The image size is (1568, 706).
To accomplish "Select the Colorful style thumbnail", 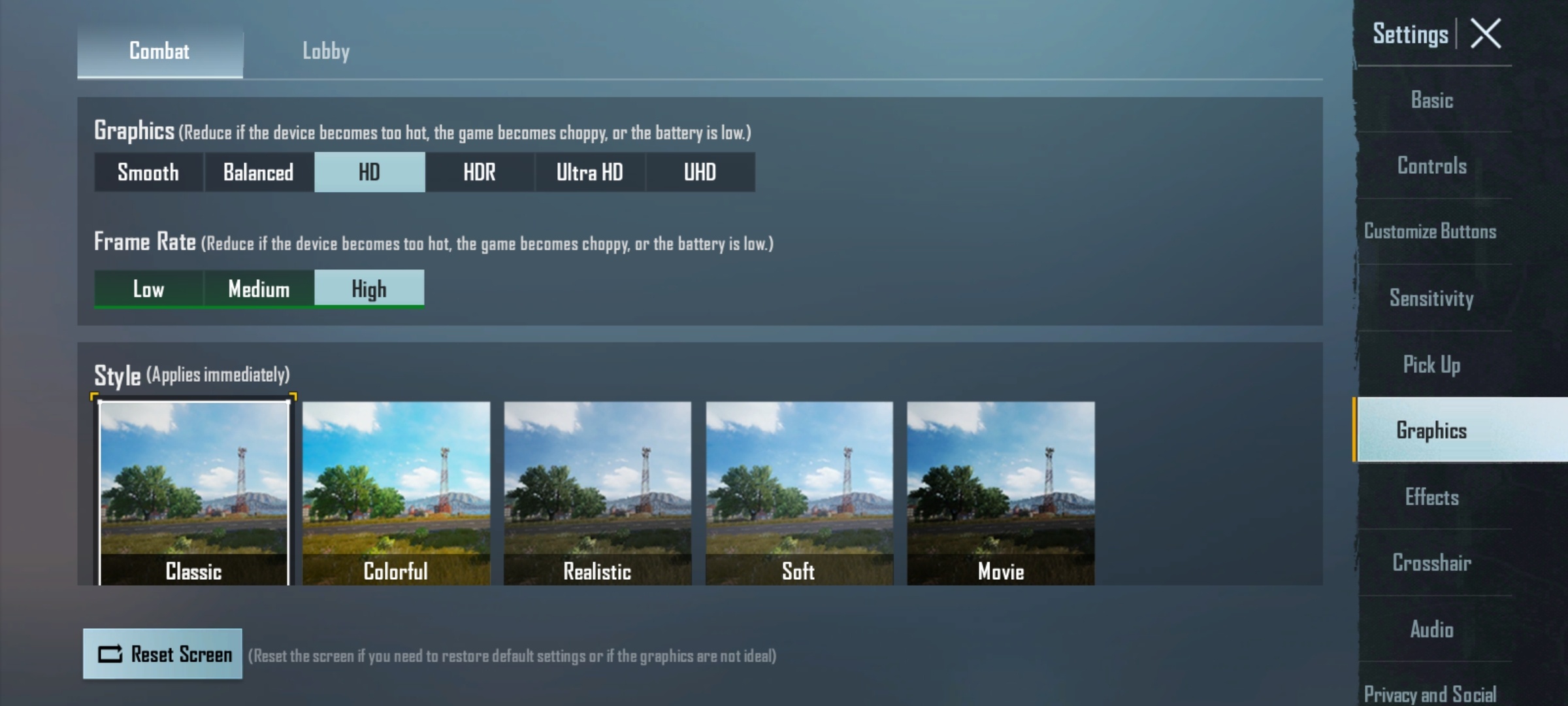I will pyautogui.click(x=396, y=493).
